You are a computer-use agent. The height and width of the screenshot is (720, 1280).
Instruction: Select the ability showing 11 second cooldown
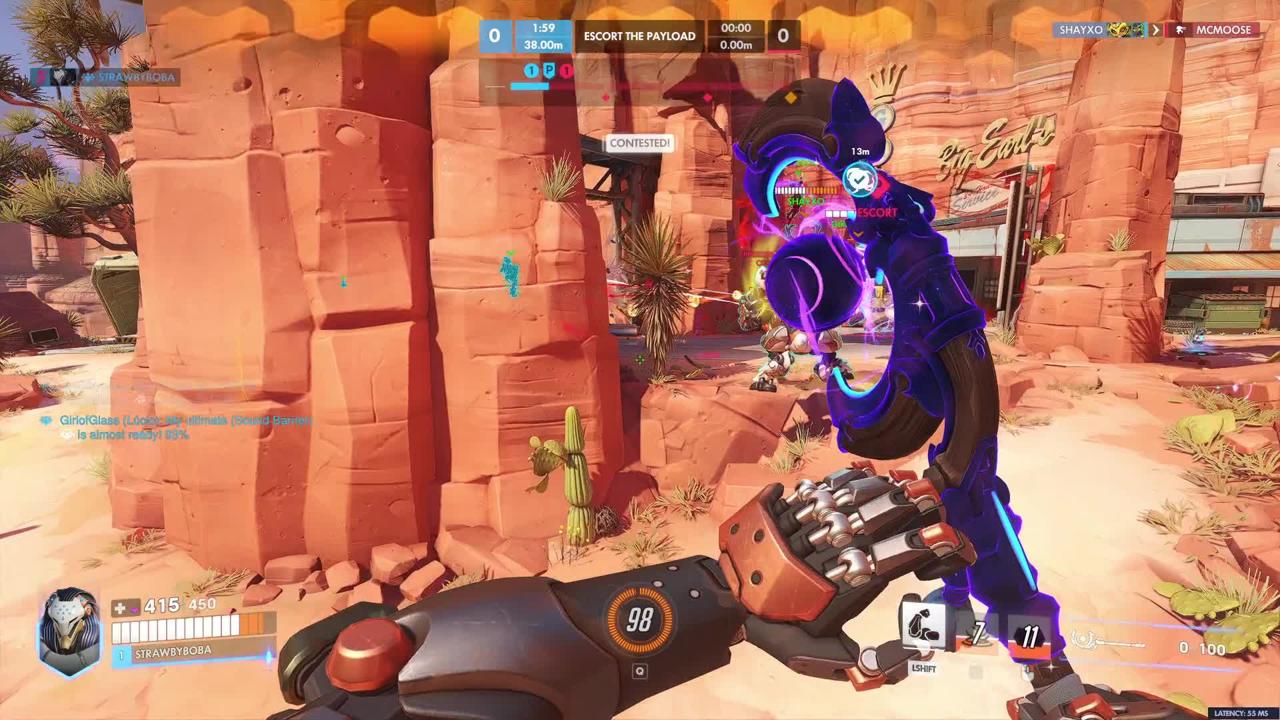(x=1029, y=635)
